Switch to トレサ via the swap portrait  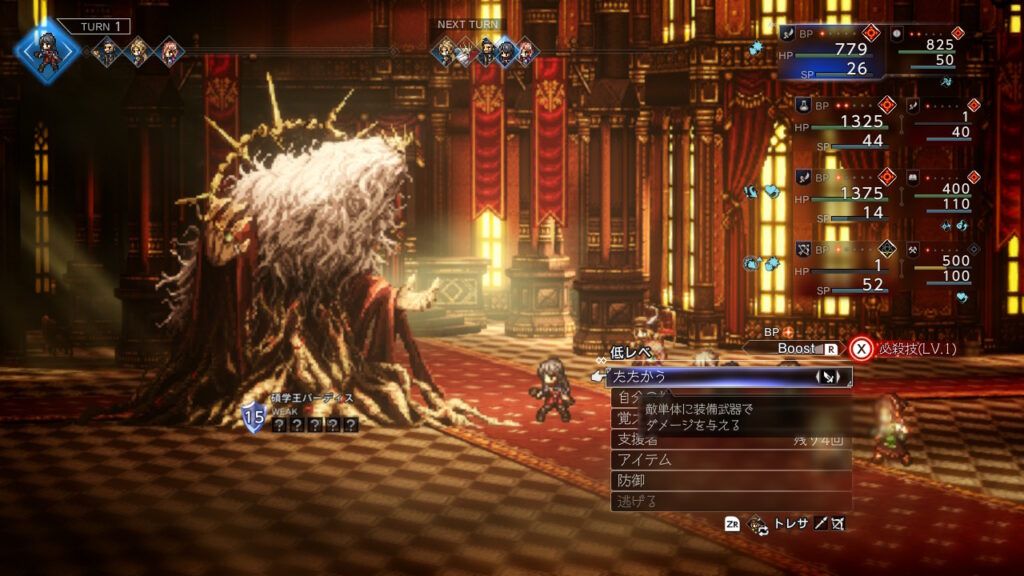pyautogui.click(x=759, y=524)
